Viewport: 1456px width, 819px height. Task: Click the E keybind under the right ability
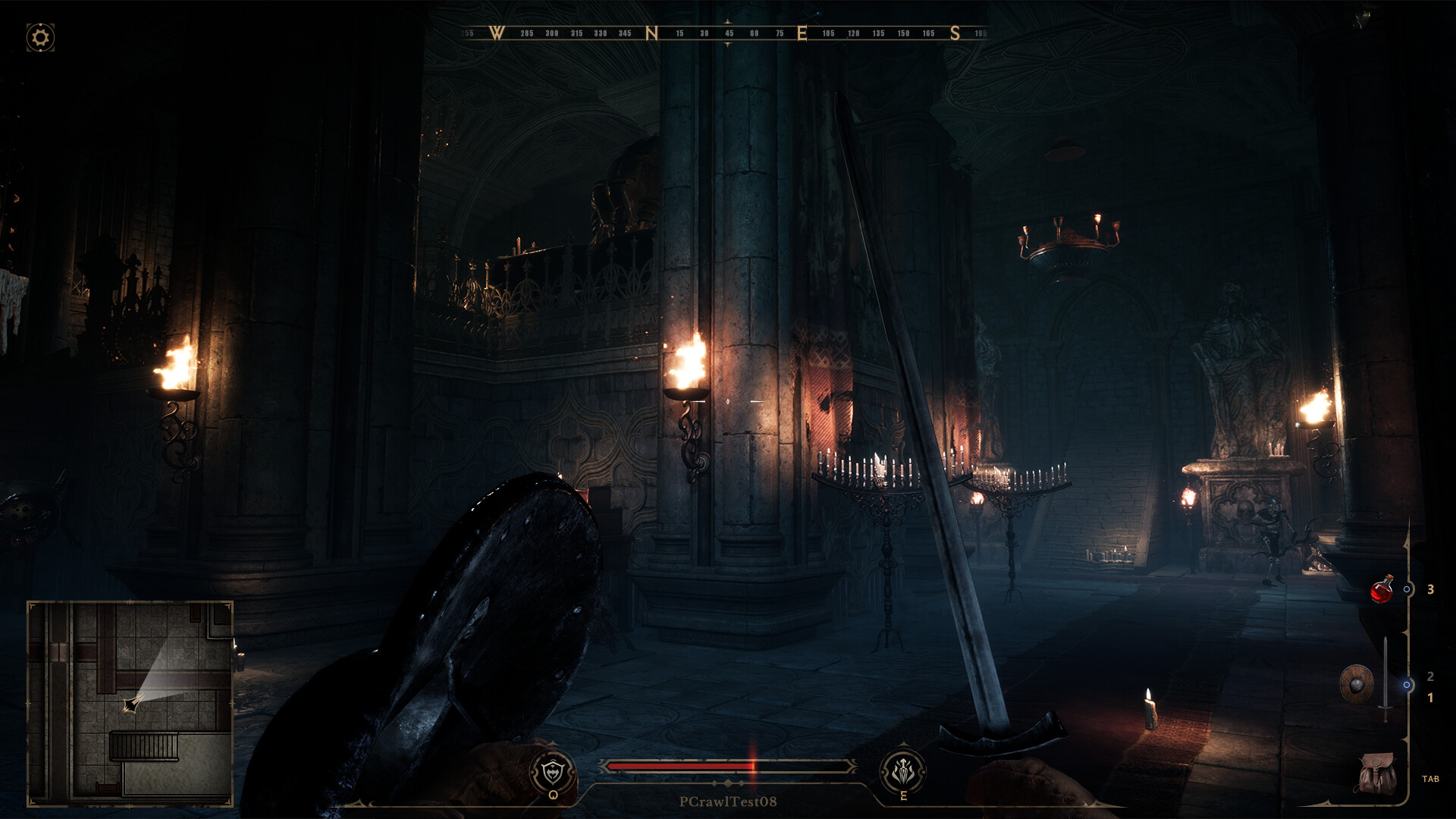tap(903, 794)
